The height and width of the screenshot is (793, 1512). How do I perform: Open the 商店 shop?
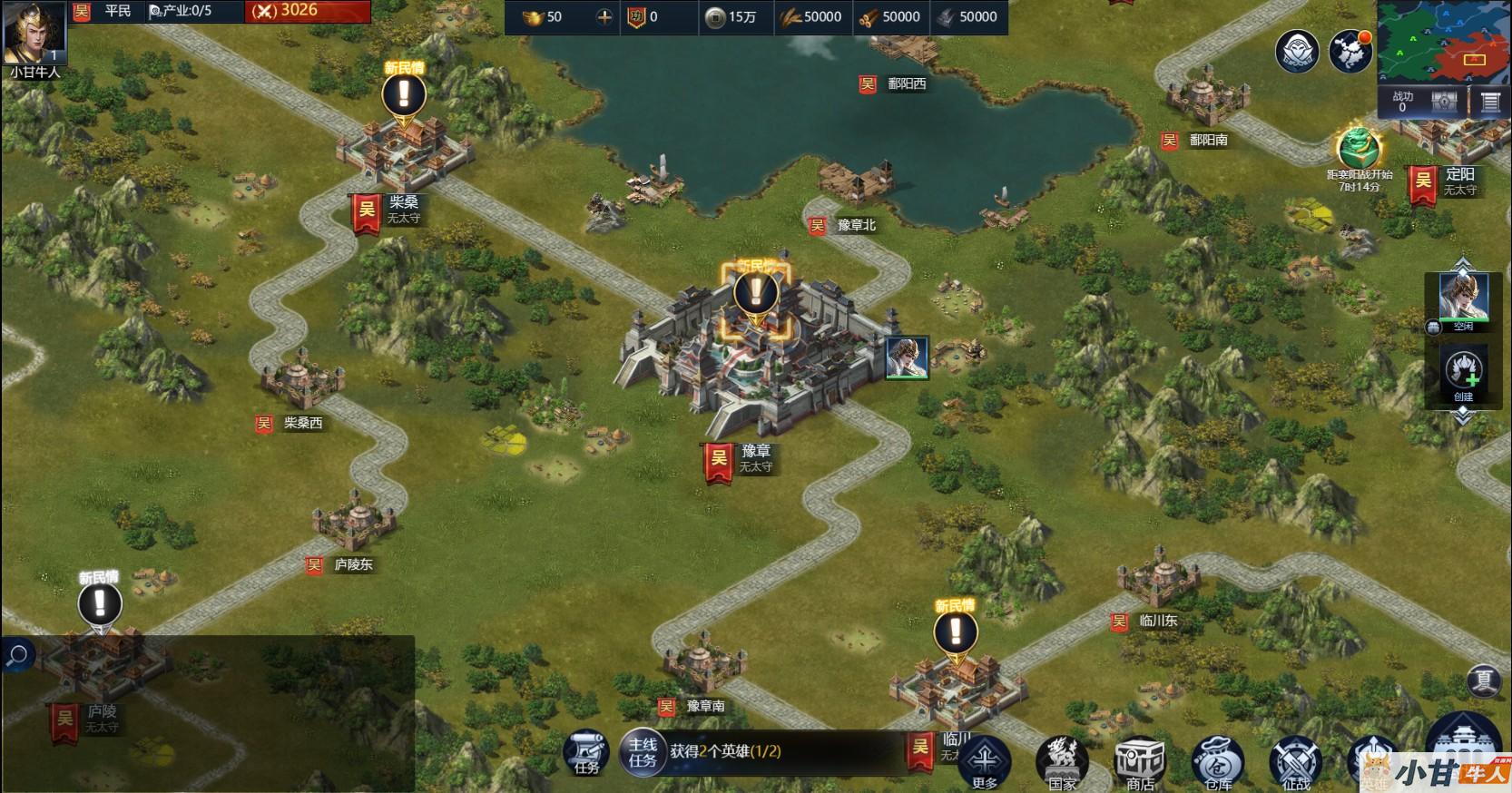point(1140,762)
